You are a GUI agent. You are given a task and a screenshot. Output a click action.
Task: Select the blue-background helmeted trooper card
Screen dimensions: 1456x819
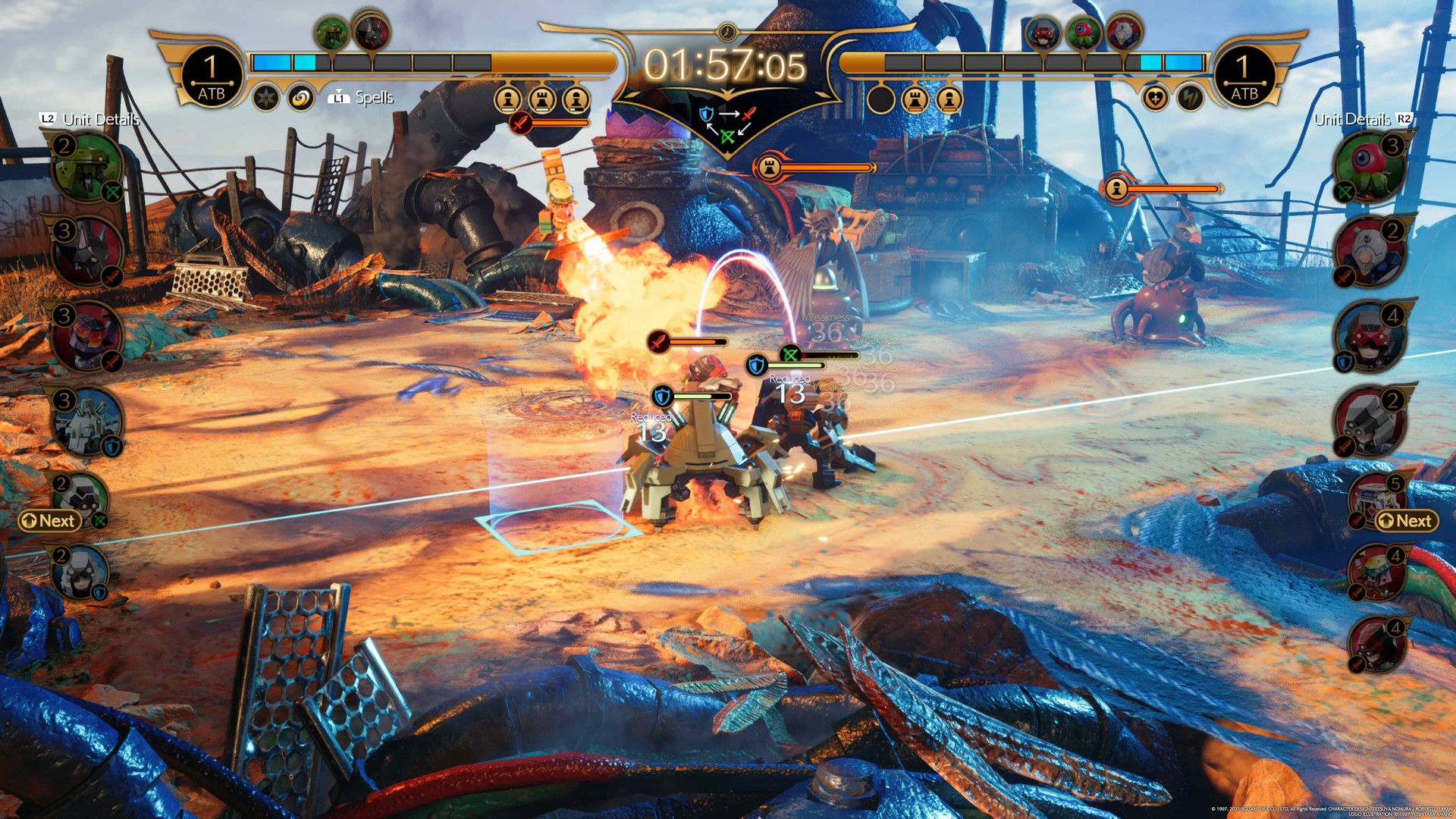[x=80, y=572]
